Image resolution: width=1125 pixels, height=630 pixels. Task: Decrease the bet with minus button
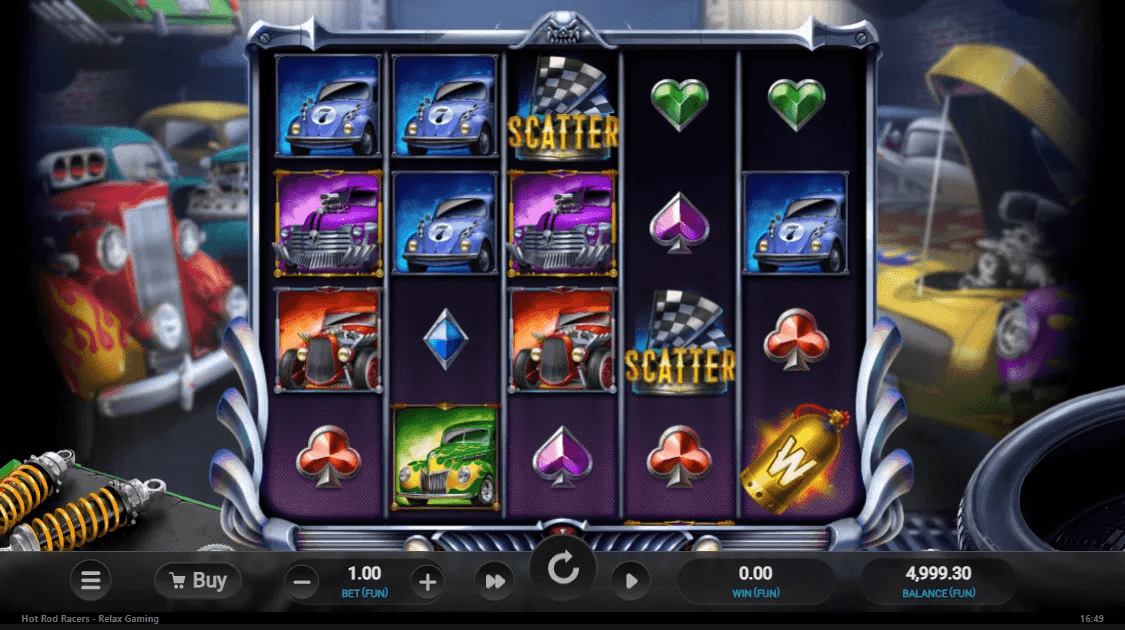pyautogui.click(x=304, y=581)
